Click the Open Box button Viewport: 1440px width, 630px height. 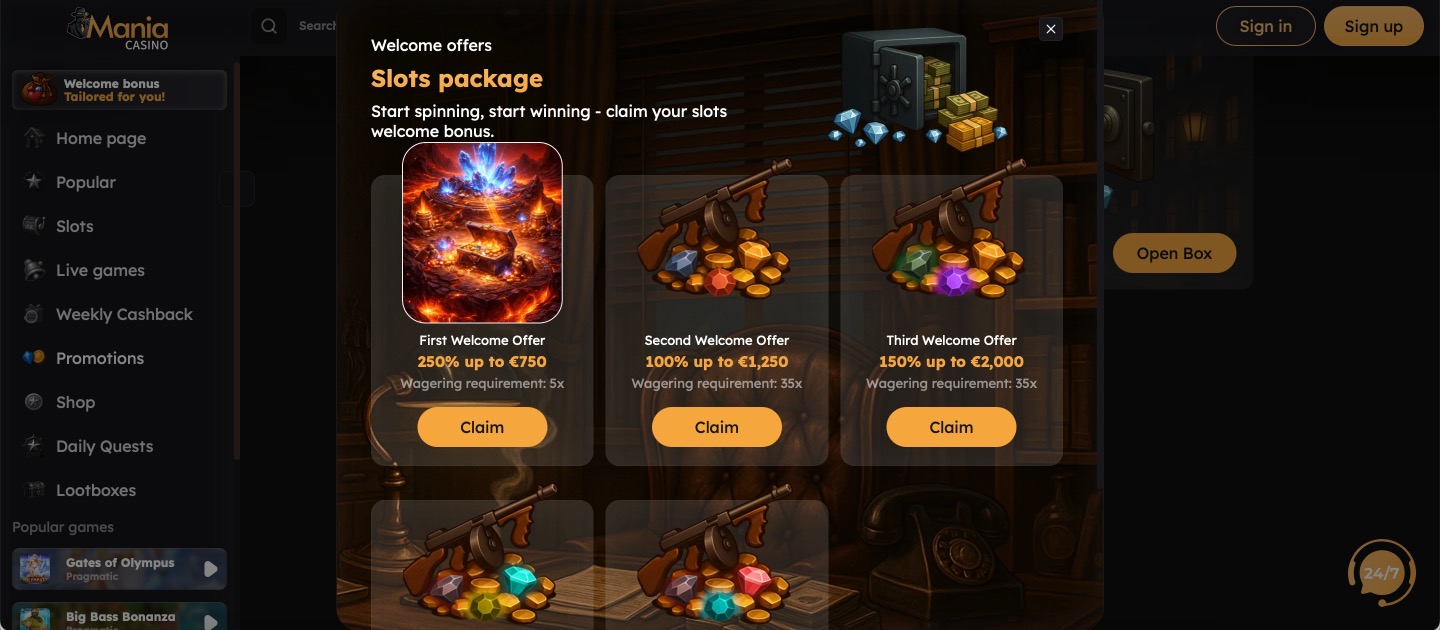coord(1174,254)
